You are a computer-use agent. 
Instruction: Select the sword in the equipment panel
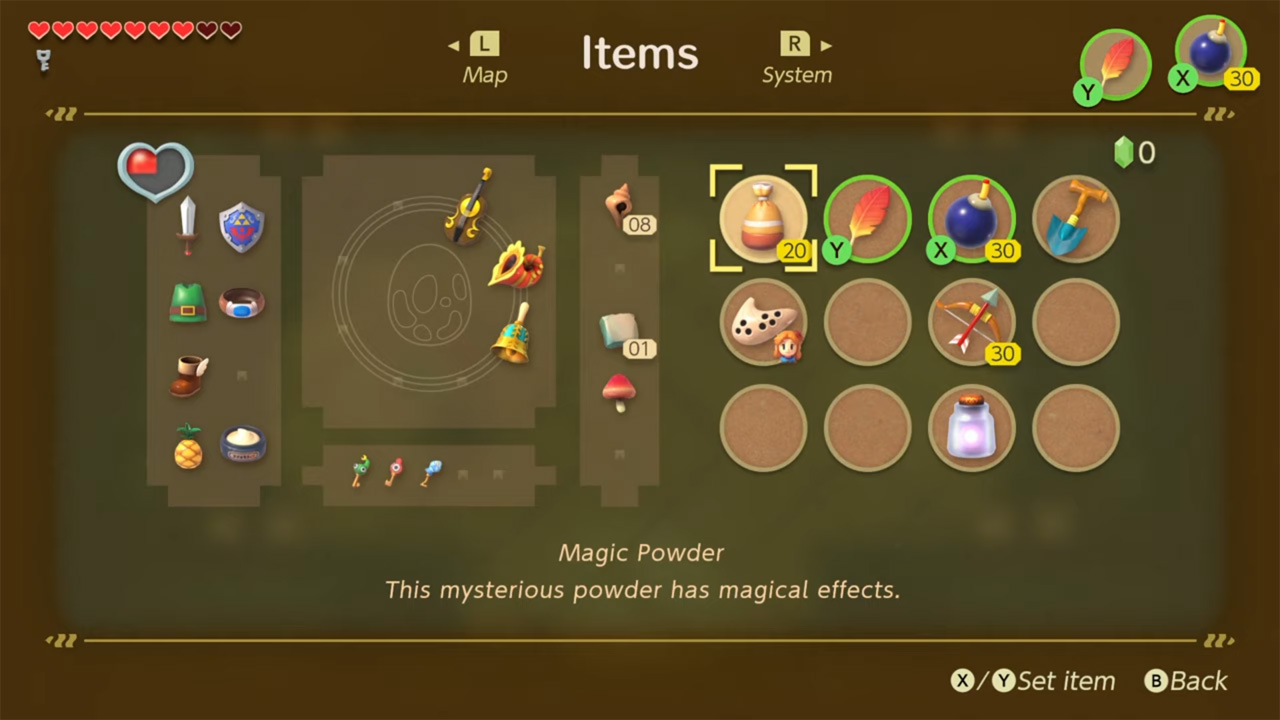(188, 228)
